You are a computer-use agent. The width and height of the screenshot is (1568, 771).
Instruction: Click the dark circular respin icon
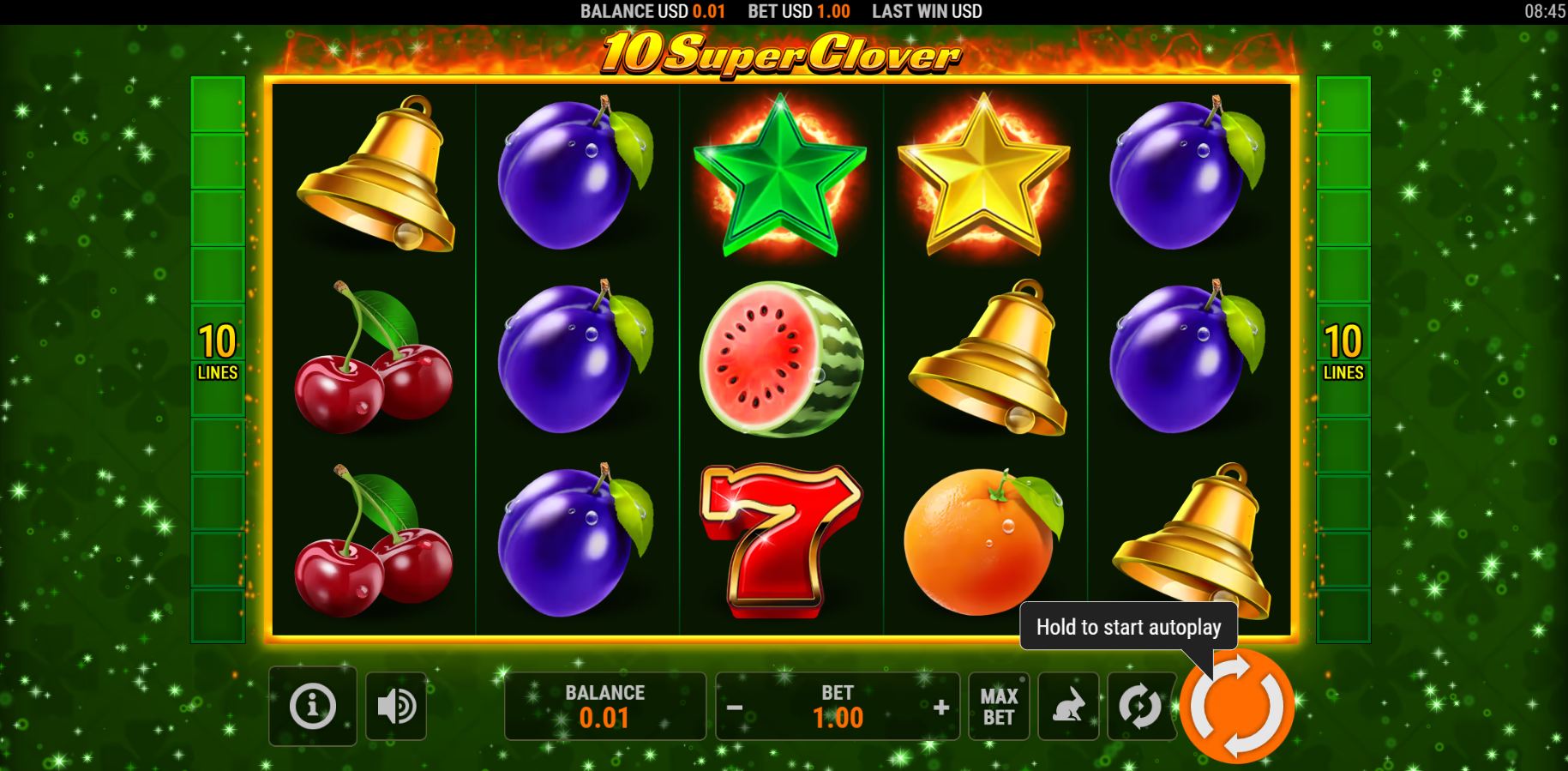pos(1140,706)
